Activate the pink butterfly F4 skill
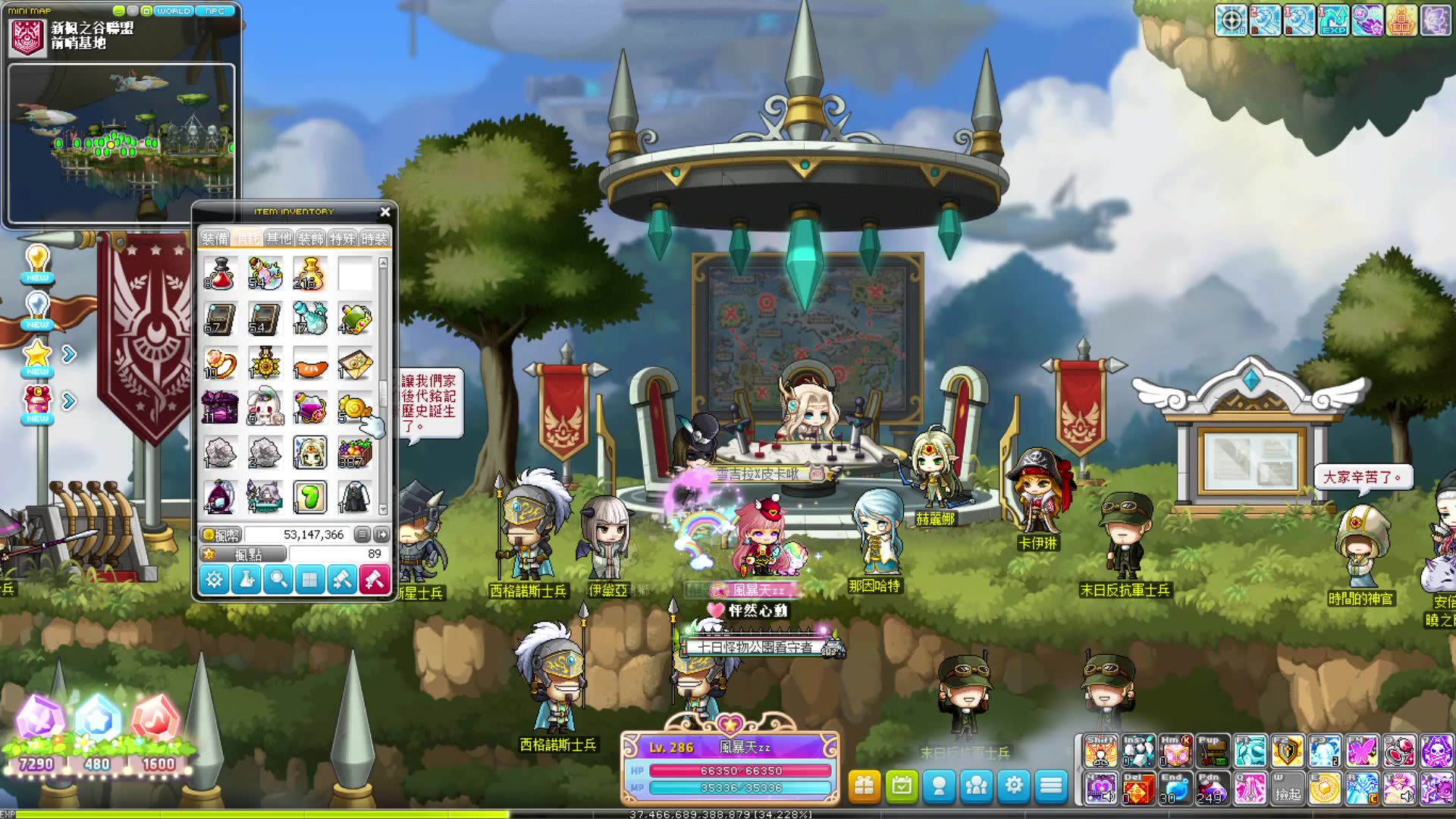This screenshot has width=1456, height=819. [1362, 752]
